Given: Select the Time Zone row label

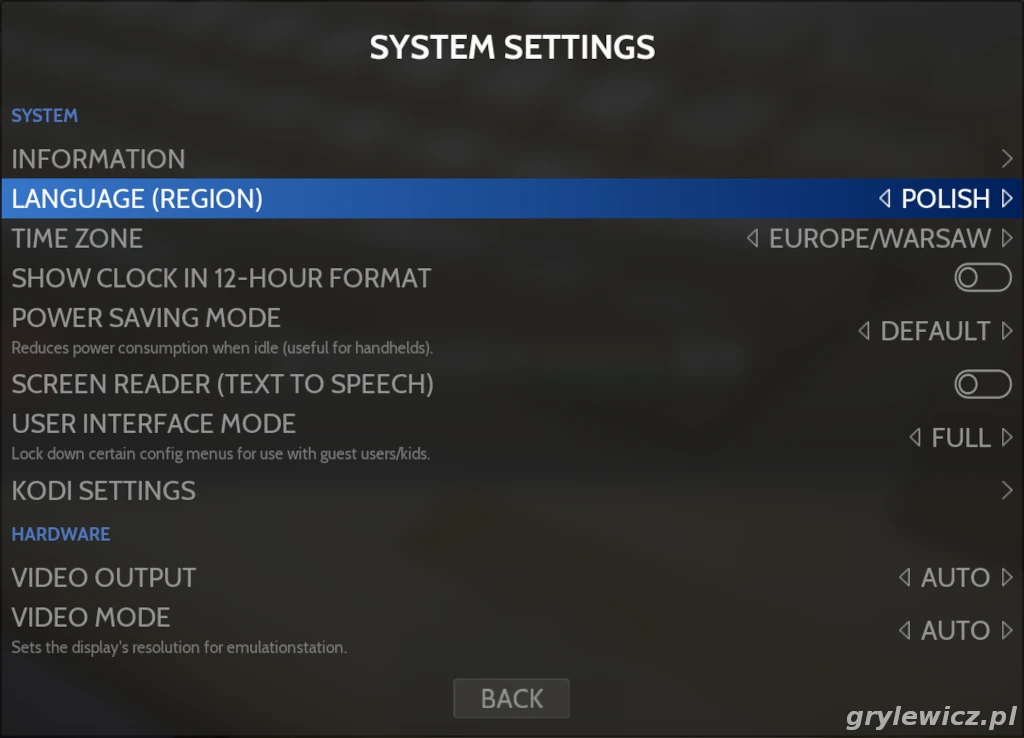Looking at the screenshot, I should [77, 239].
